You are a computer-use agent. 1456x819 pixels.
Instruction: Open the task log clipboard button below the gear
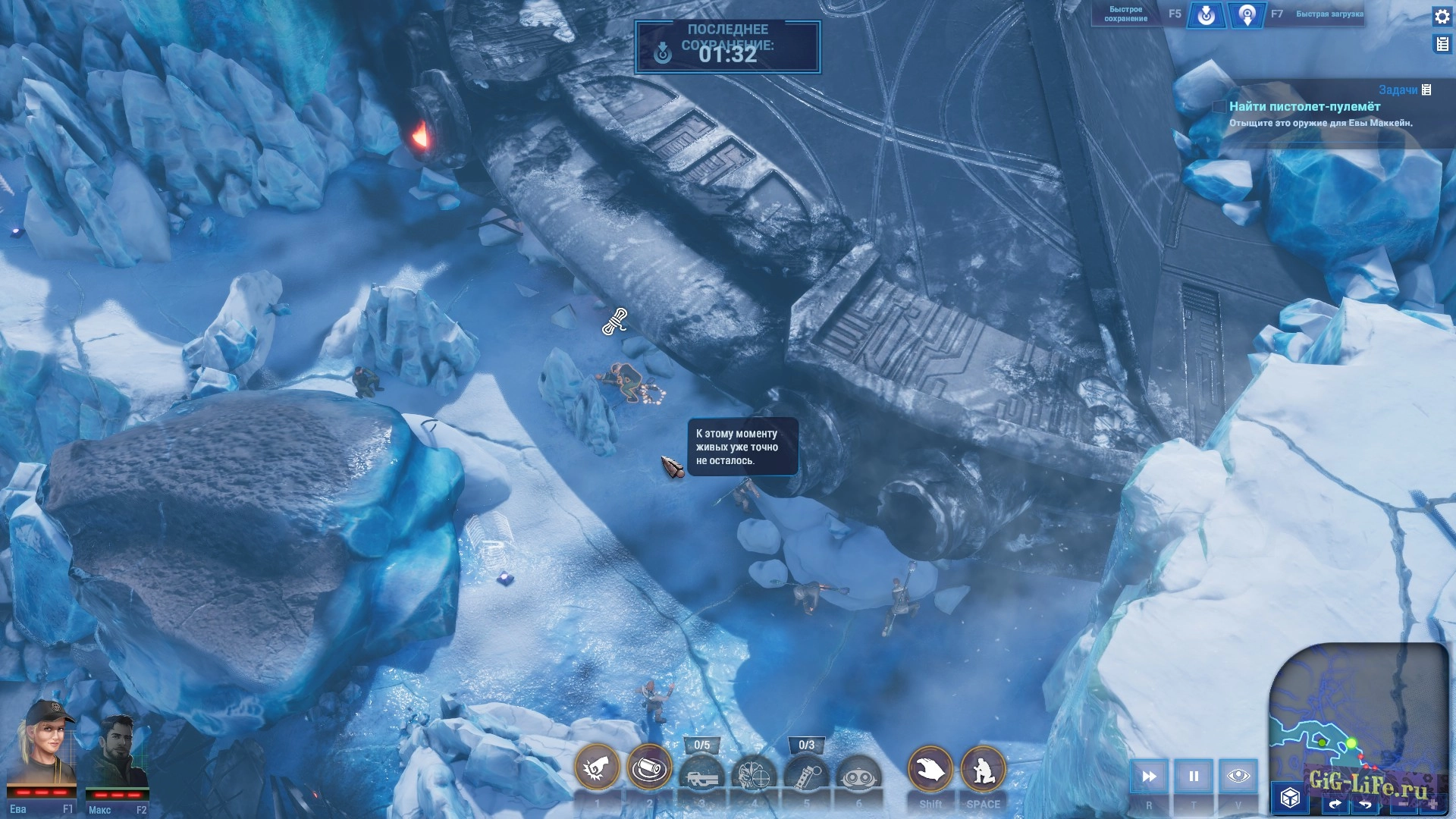[x=1442, y=44]
